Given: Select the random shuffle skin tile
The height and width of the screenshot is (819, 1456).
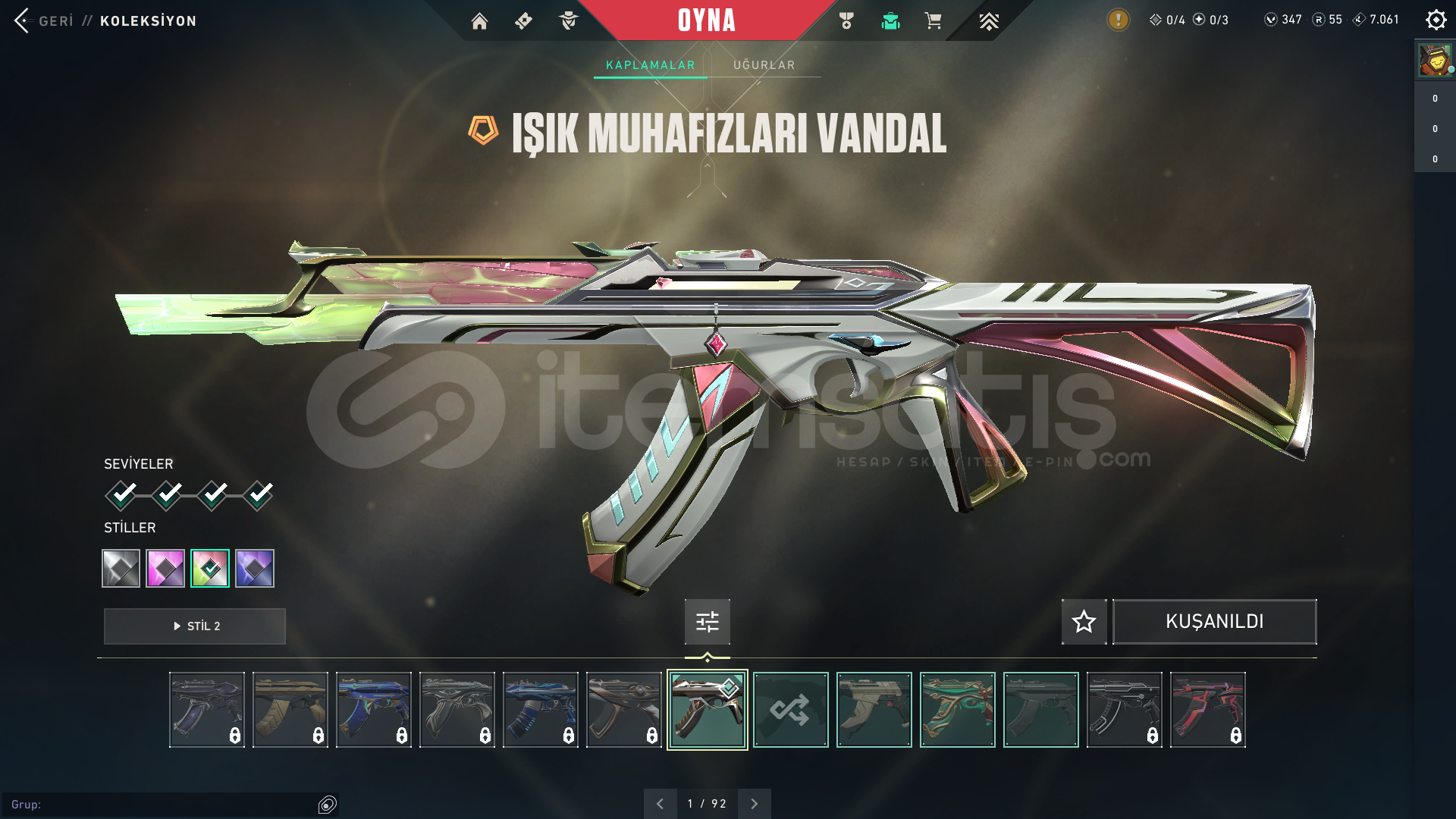Looking at the screenshot, I should (790, 710).
